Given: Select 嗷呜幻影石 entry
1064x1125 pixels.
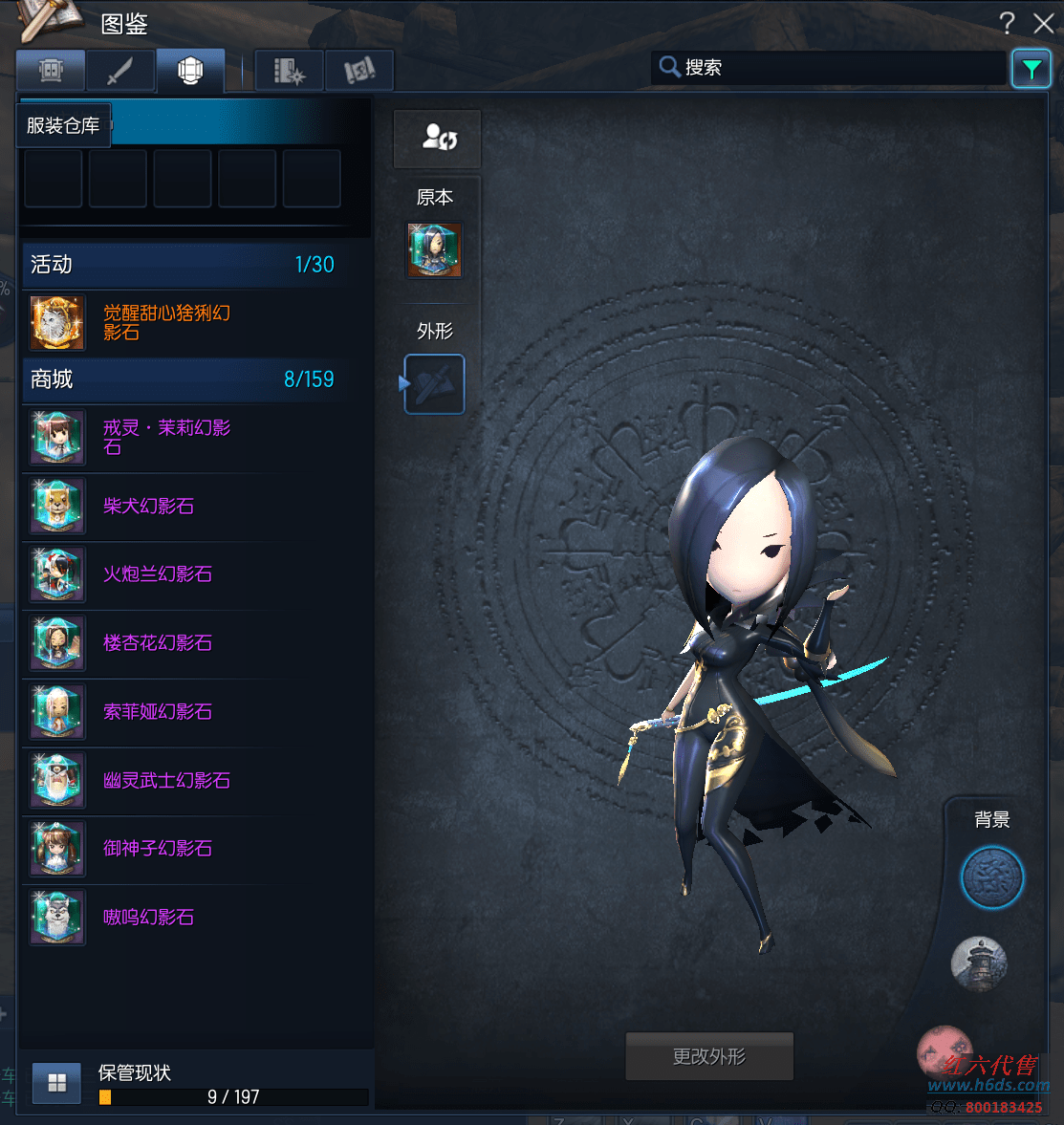Looking at the screenshot, I should (x=149, y=918).
